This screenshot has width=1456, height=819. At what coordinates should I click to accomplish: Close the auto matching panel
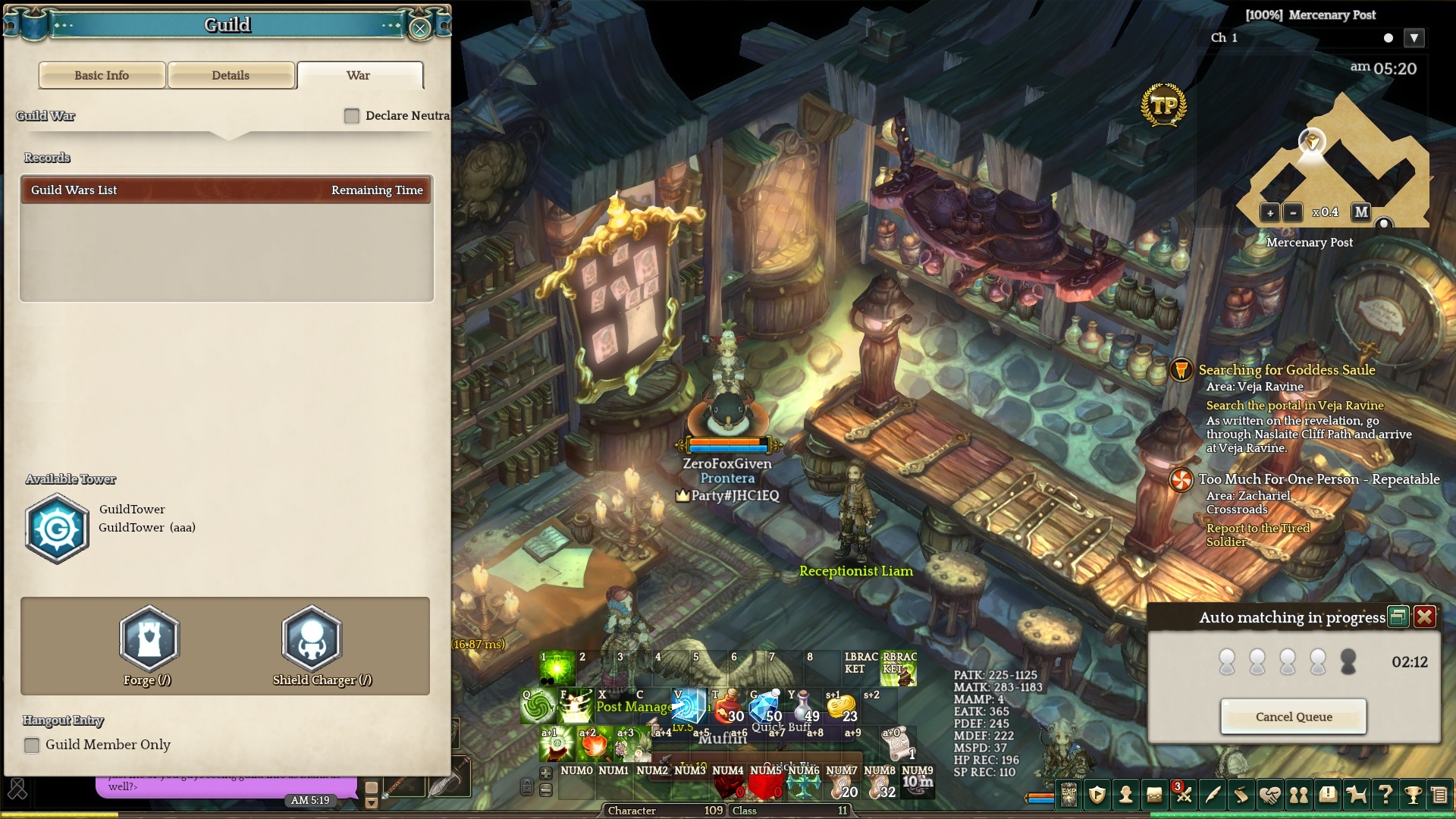(x=1424, y=617)
